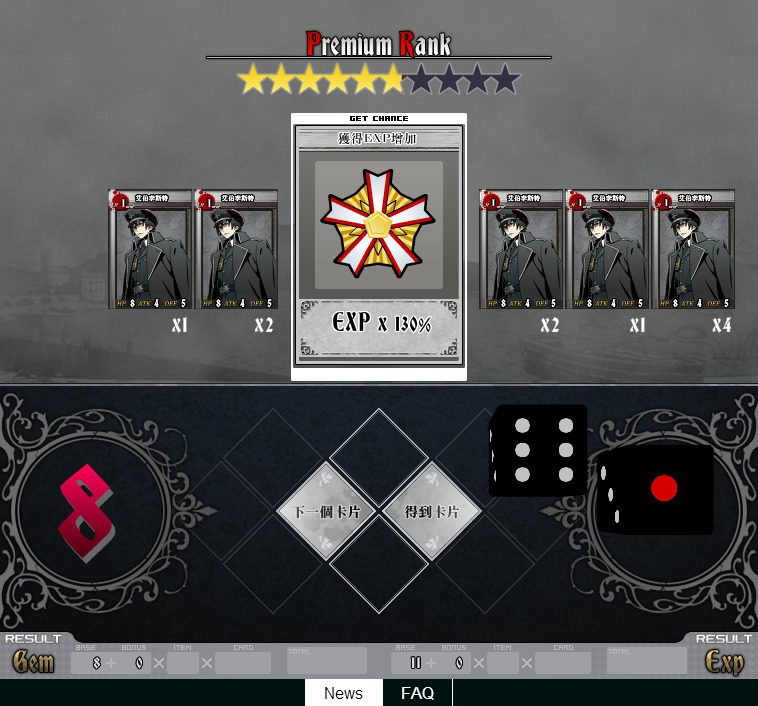Image resolution: width=758 pixels, height=706 pixels.
Task: Select the character card marked X4
Action: point(693,249)
